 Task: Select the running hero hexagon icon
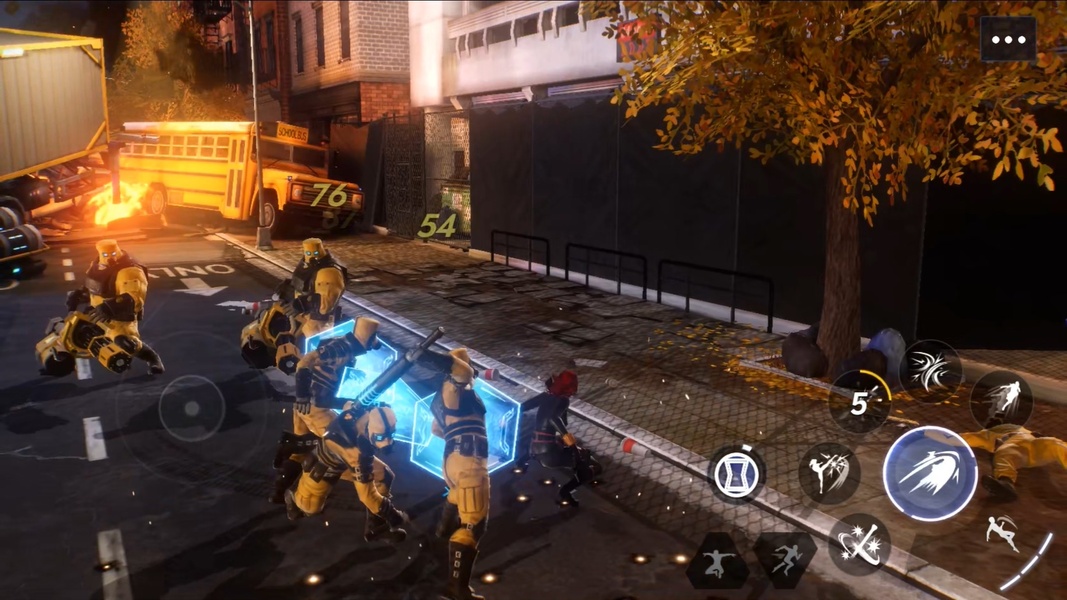[785, 560]
